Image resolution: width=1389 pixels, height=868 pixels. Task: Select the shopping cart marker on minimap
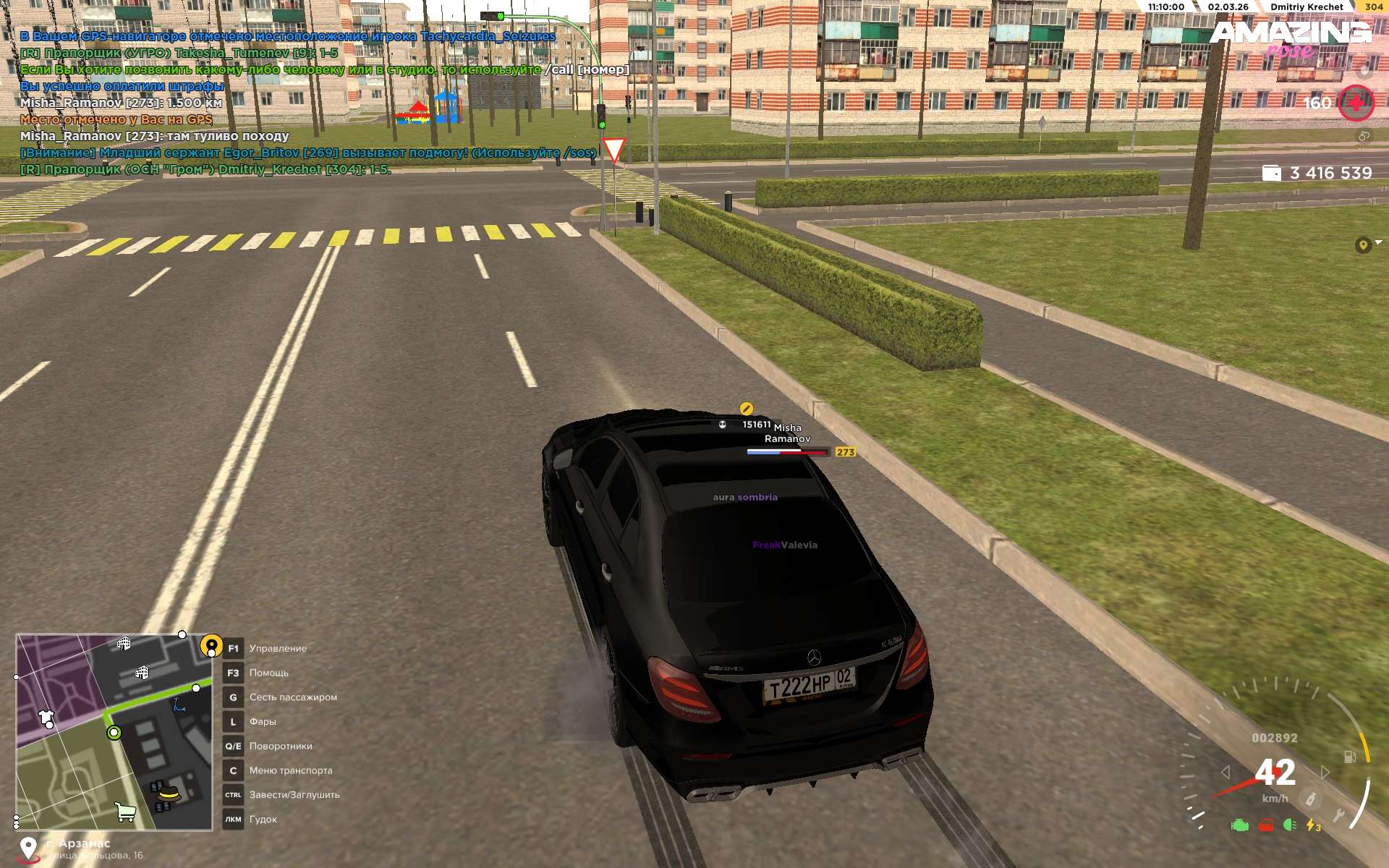click(x=126, y=812)
